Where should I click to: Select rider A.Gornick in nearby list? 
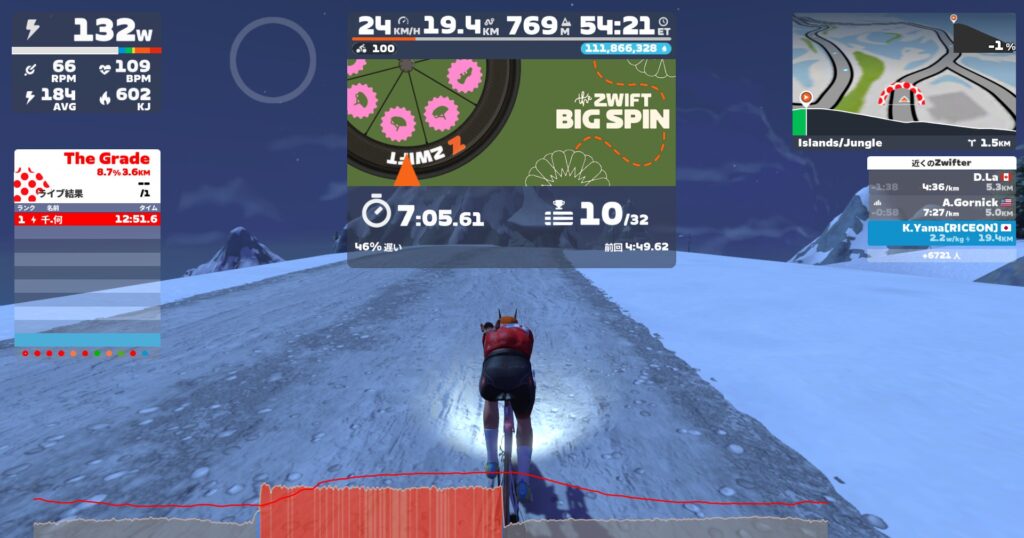pyautogui.click(x=941, y=207)
